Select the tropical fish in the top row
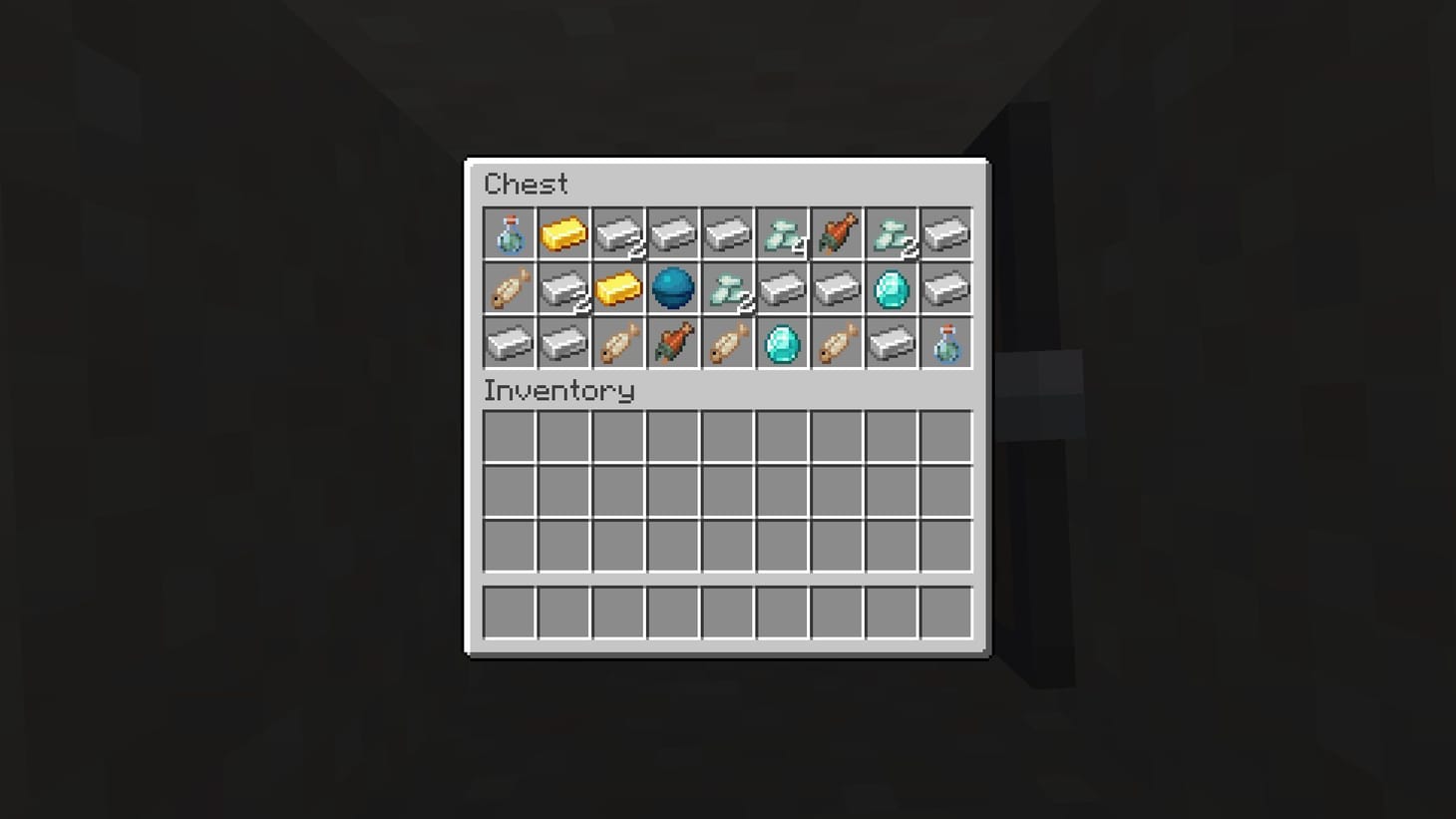This screenshot has height=819, width=1456. 837,233
